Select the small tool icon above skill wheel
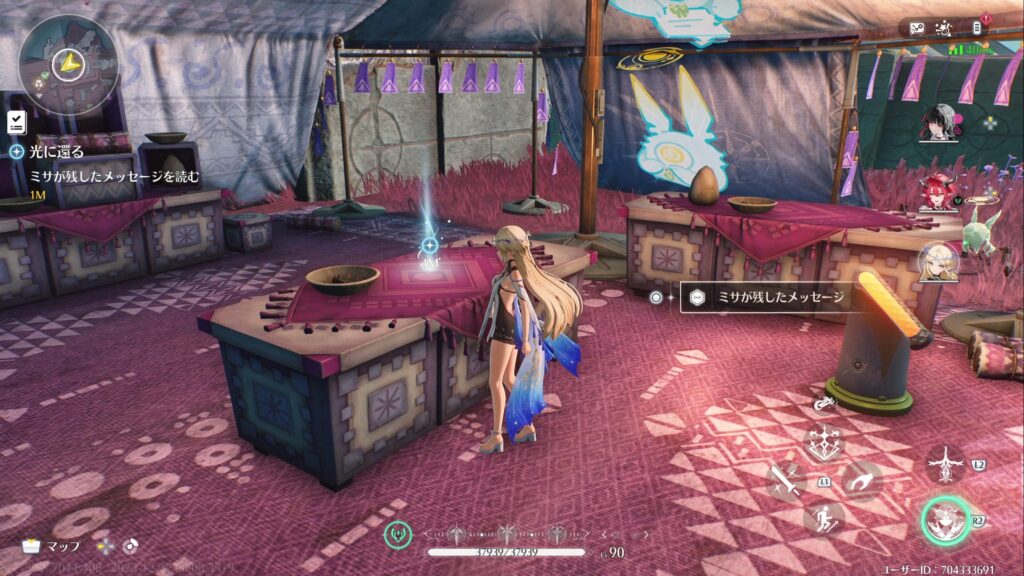 click(824, 402)
